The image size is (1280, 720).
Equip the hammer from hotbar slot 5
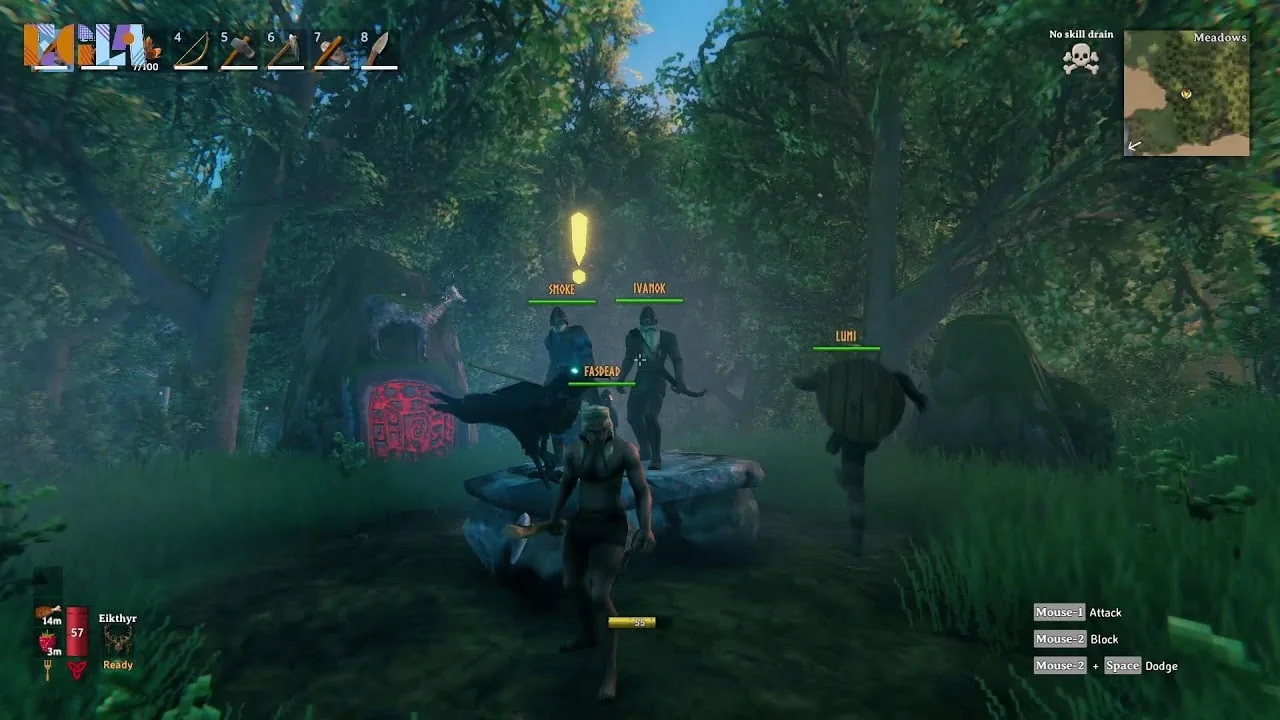coord(238,50)
